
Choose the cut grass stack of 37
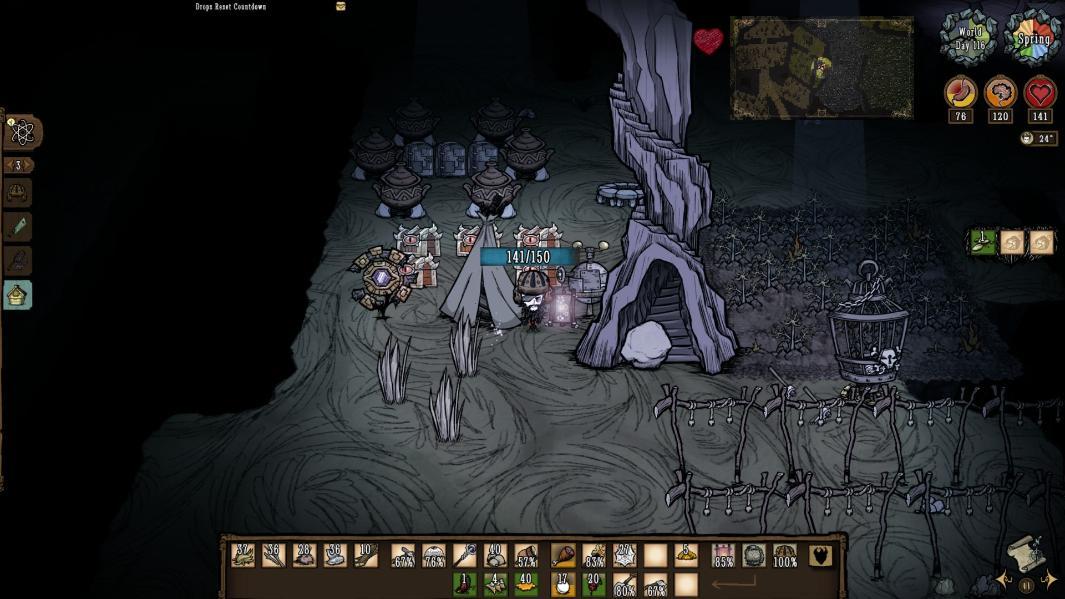[242, 556]
